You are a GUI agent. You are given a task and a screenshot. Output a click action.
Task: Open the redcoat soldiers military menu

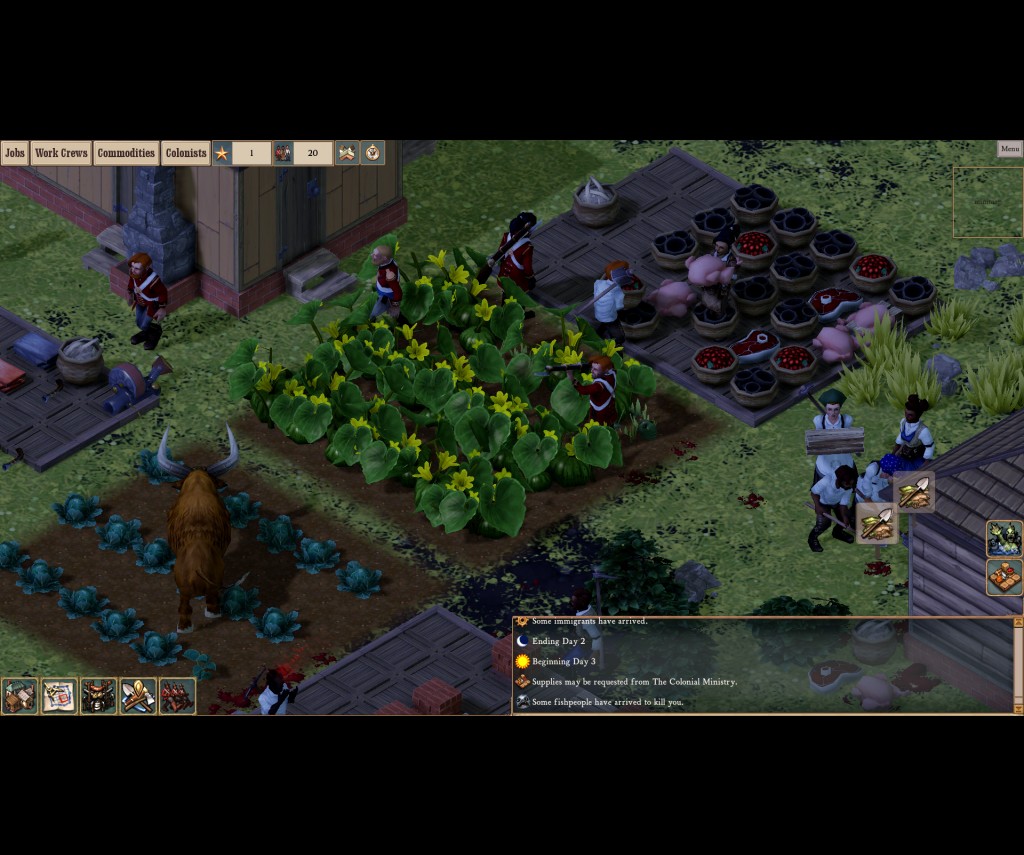(177, 696)
